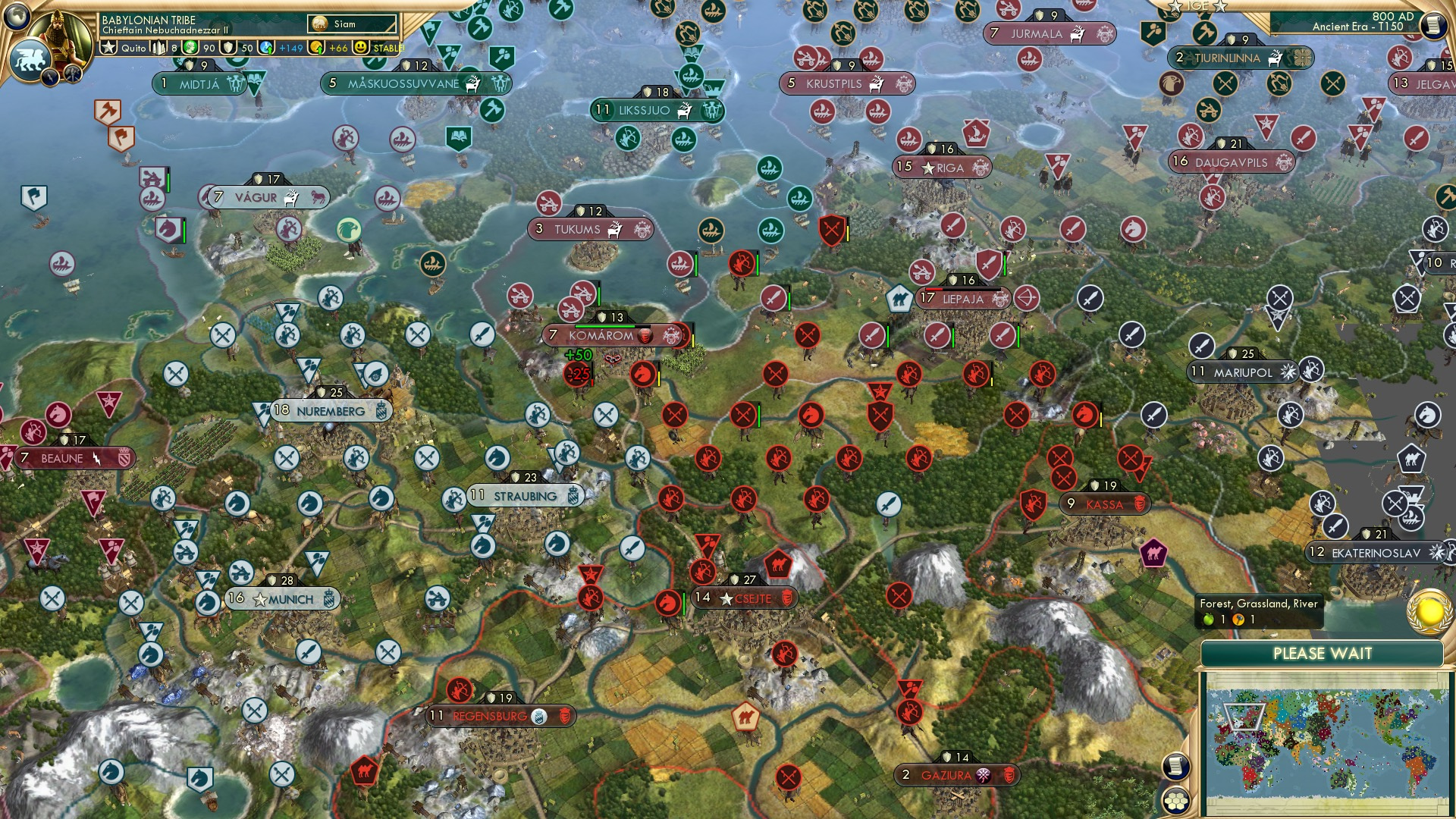
Task: Open the Nebuchadnezzar II leader portrait
Action: [x=60, y=35]
